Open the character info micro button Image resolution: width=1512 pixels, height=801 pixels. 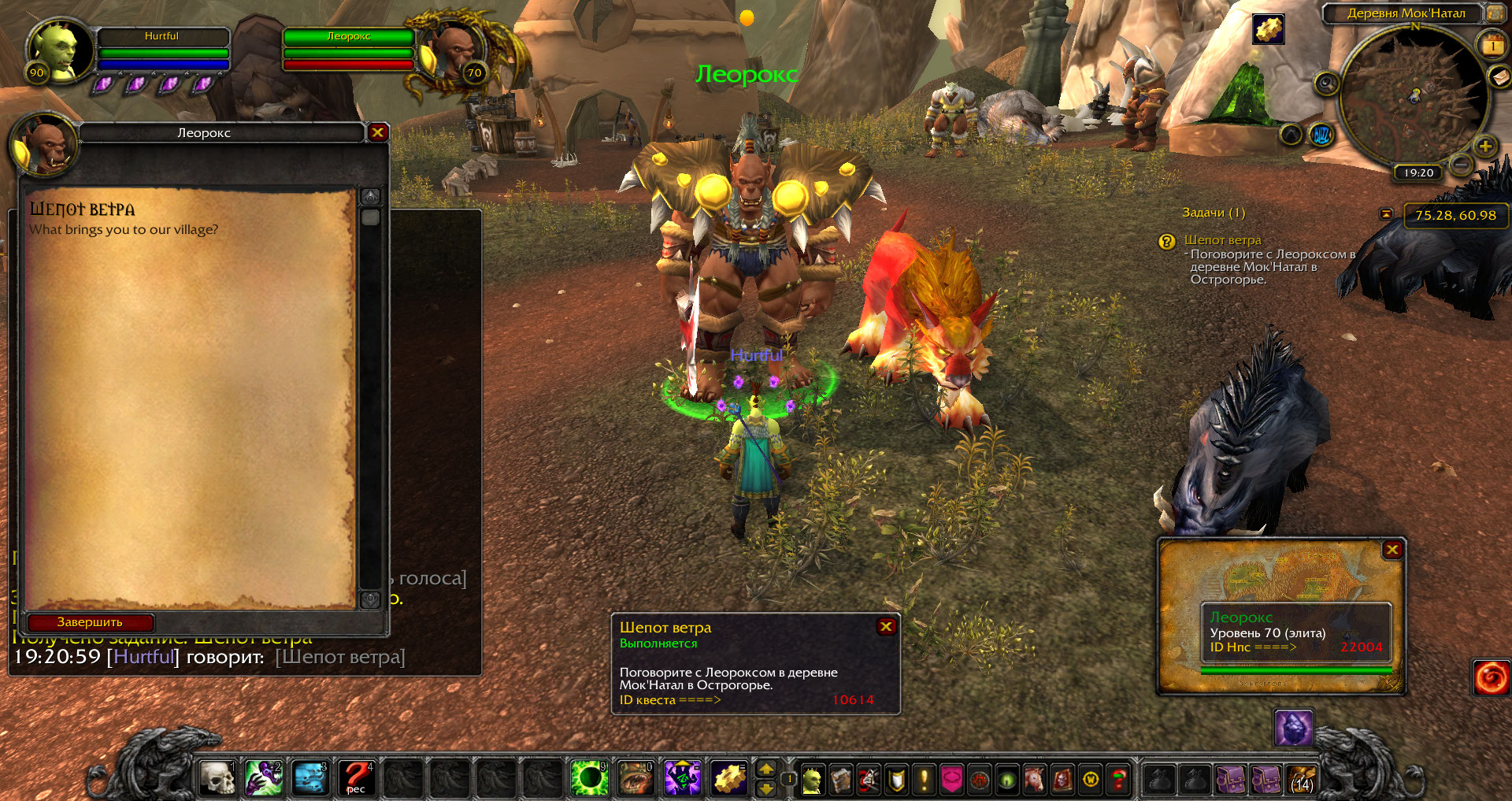(812, 780)
